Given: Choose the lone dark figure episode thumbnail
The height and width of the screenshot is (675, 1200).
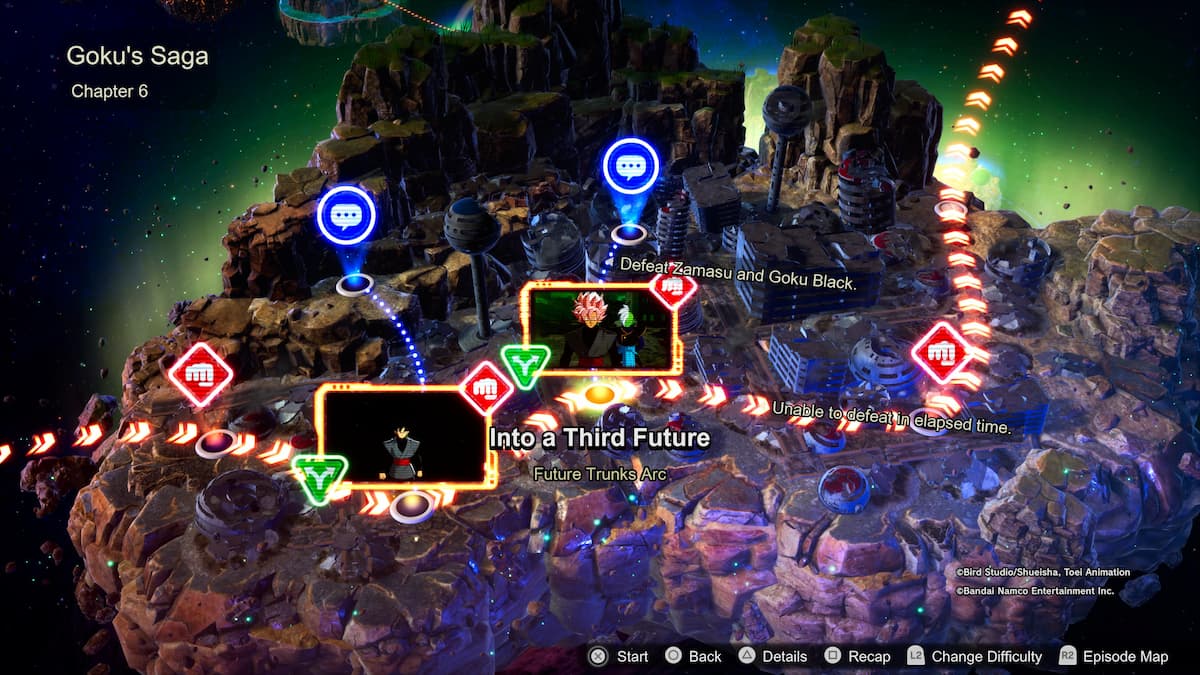Looking at the screenshot, I should pyautogui.click(x=404, y=437).
